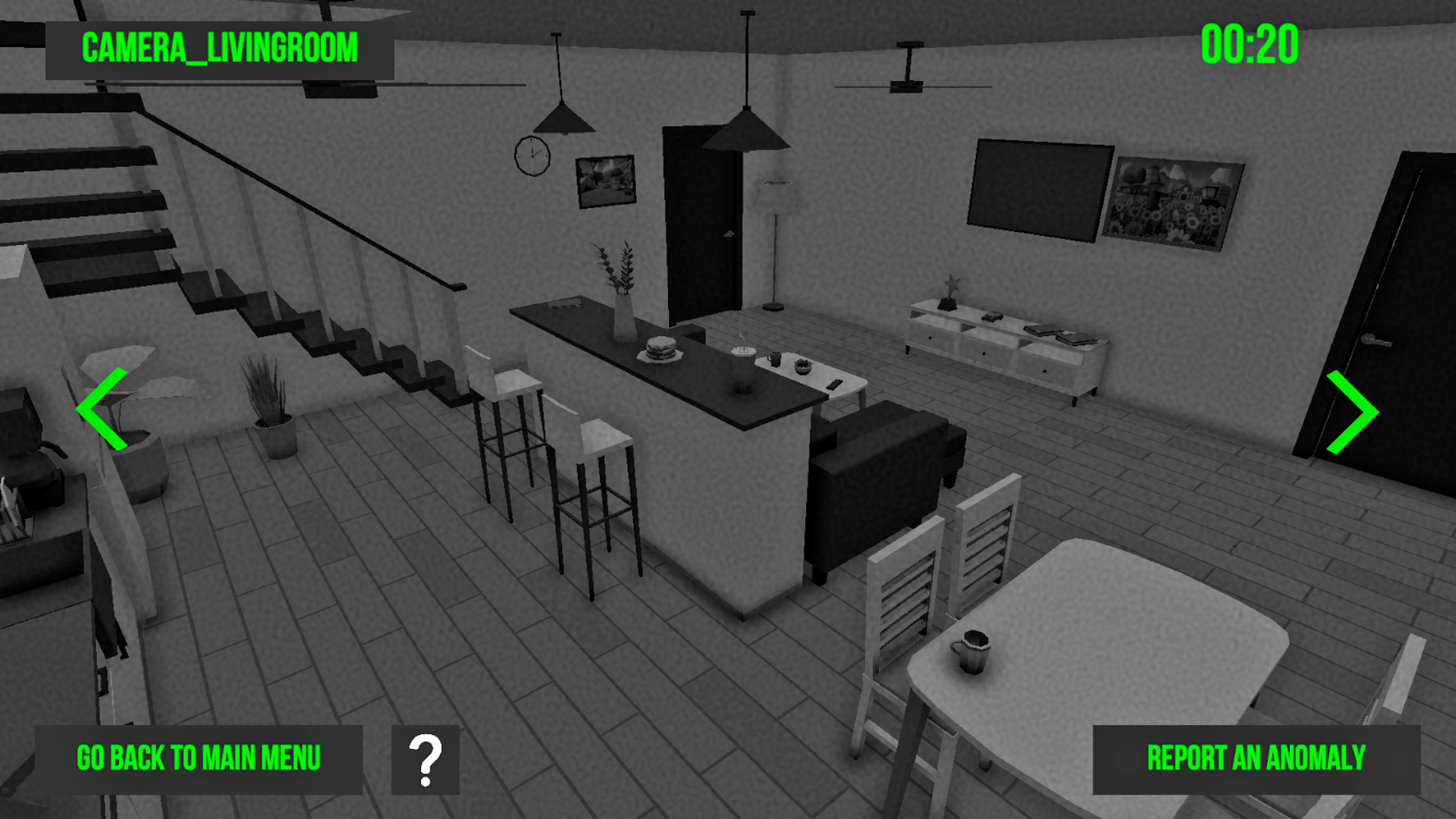Open the help question mark icon
1456x819 pixels.
coord(425,756)
